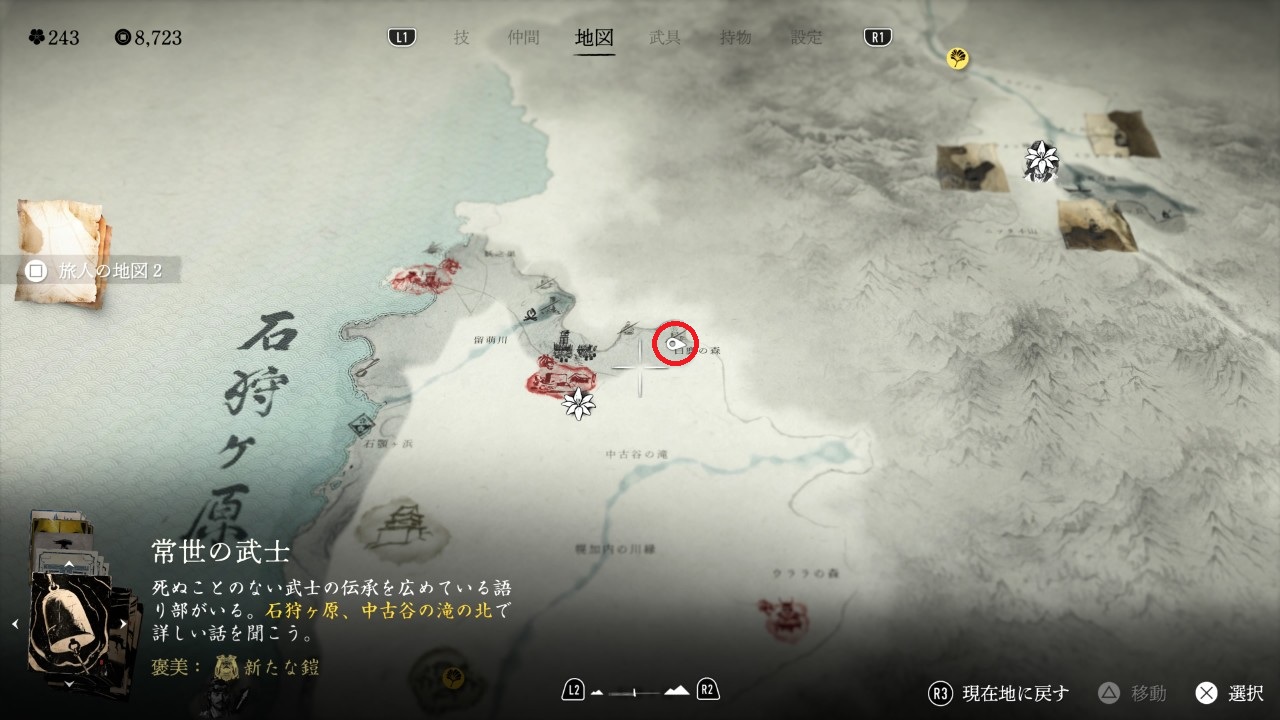Open the 仲間 tab
1280x720 pixels.
click(523, 38)
